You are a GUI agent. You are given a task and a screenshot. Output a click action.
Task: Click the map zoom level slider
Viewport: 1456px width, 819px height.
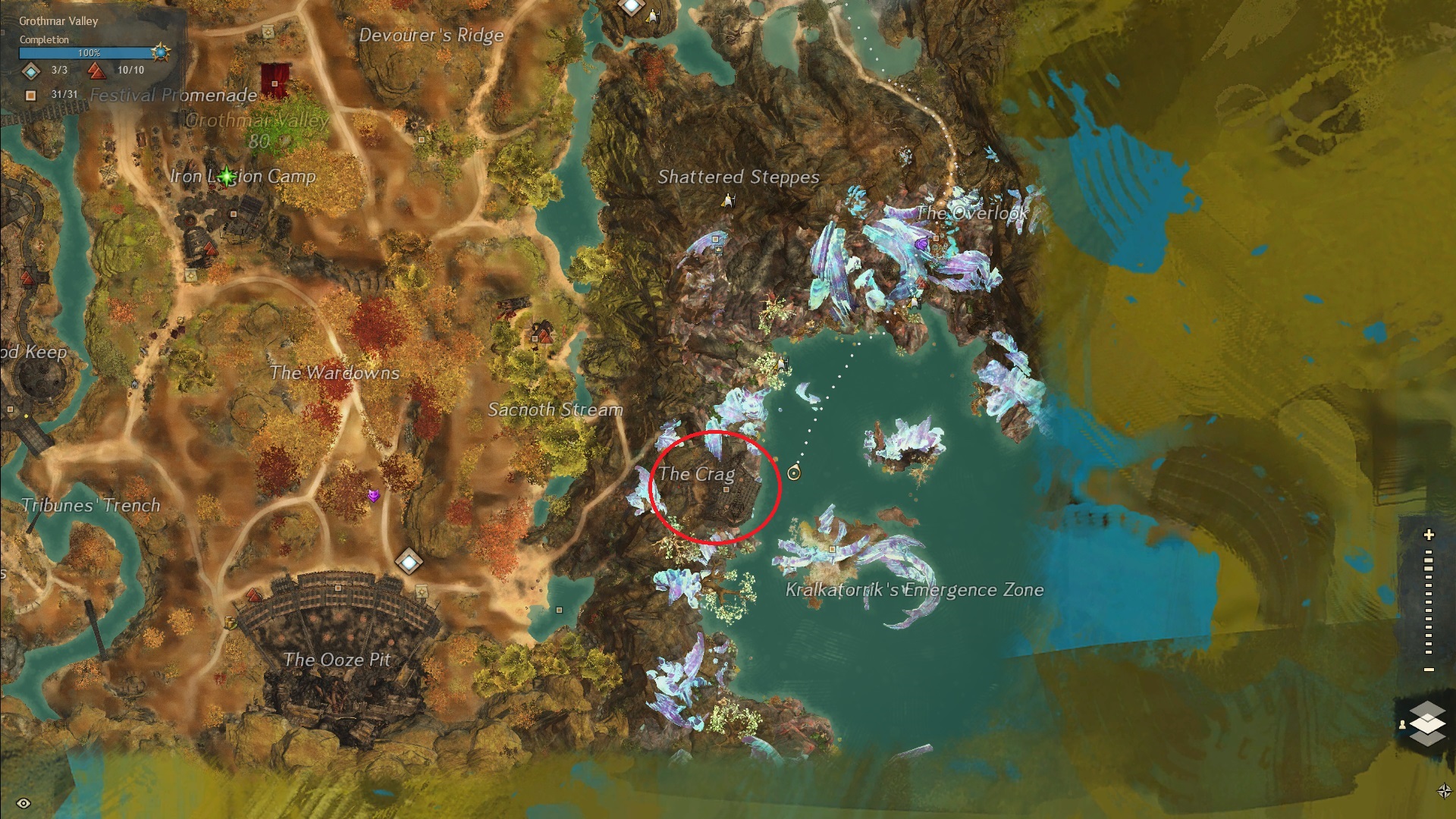1429,603
